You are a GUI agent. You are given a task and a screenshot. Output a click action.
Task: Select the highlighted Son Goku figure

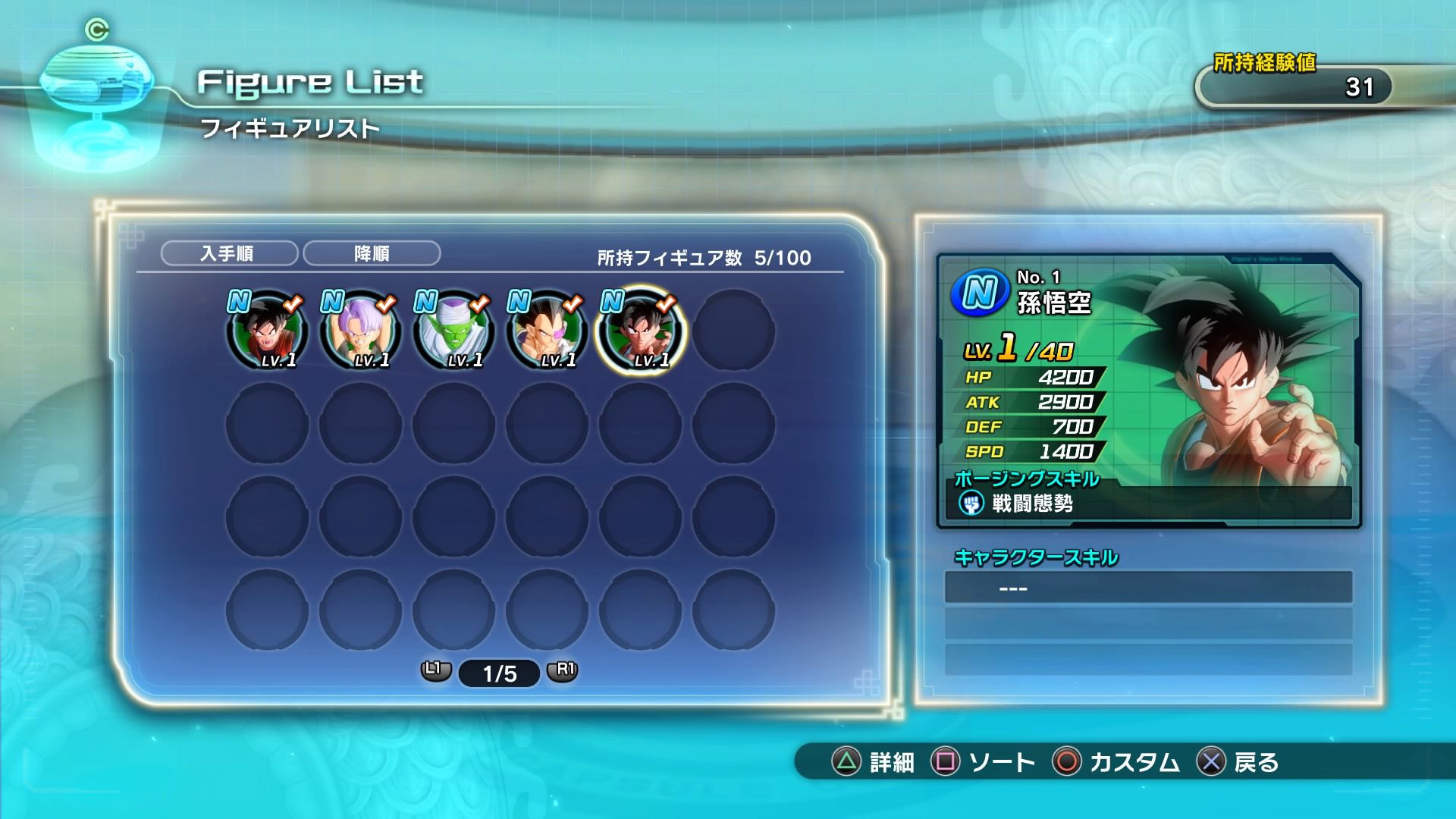[x=640, y=331]
